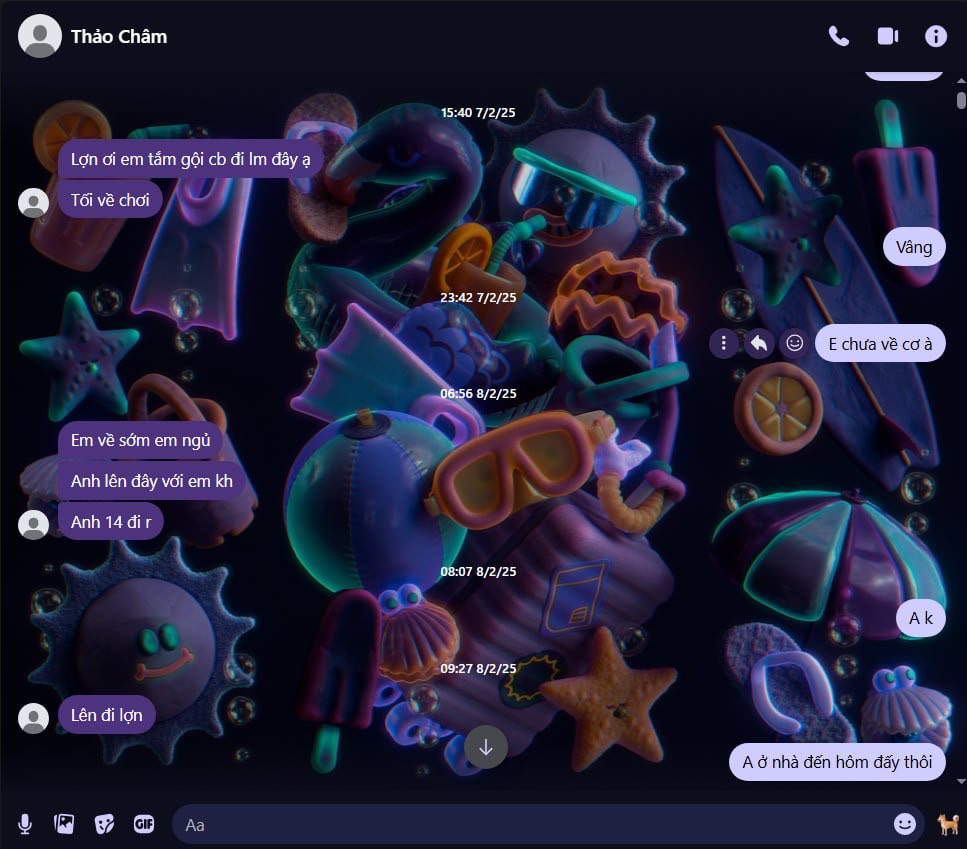Click the "A ở nhà đến hôm đấy thôi" message
The image size is (967, 849).
[x=837, y=762]
